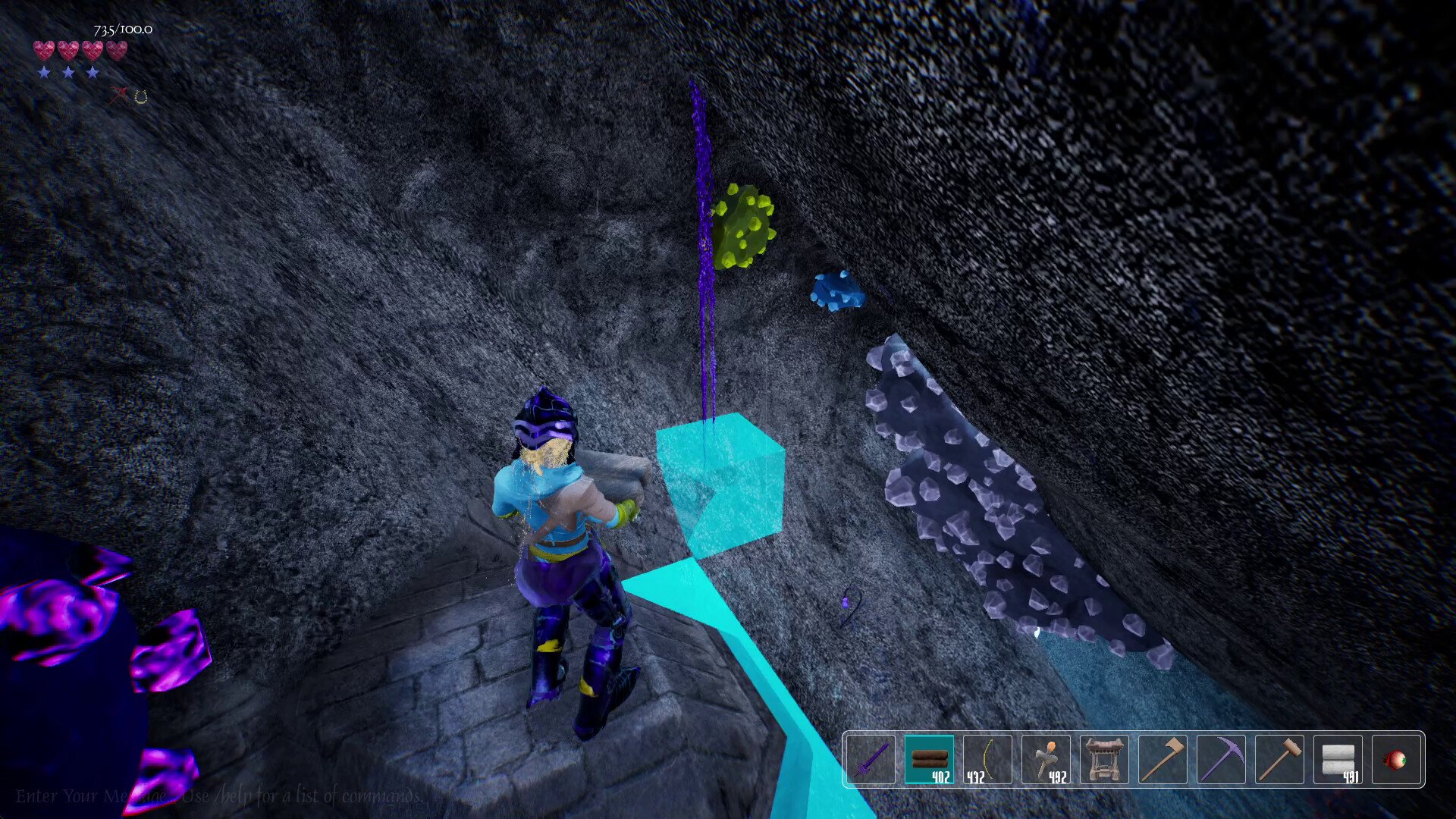Select the torch item showing count 492

pyautogui.click(x=1046, y=761)
